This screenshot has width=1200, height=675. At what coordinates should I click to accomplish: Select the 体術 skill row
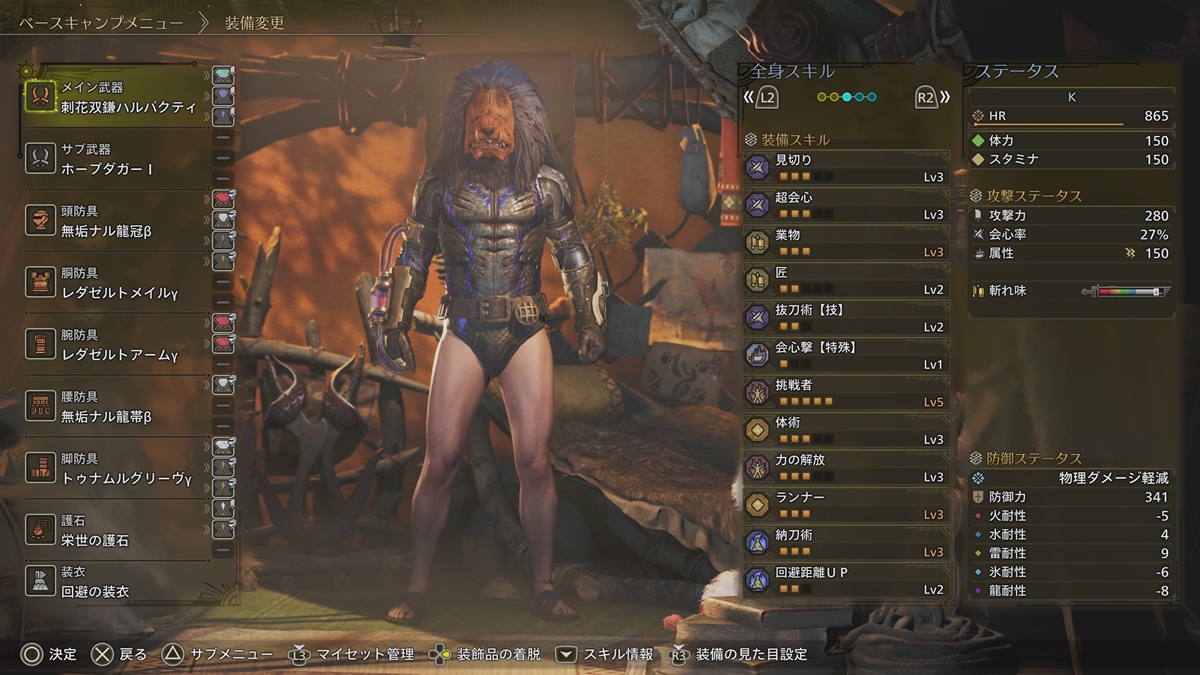(846, 430)
